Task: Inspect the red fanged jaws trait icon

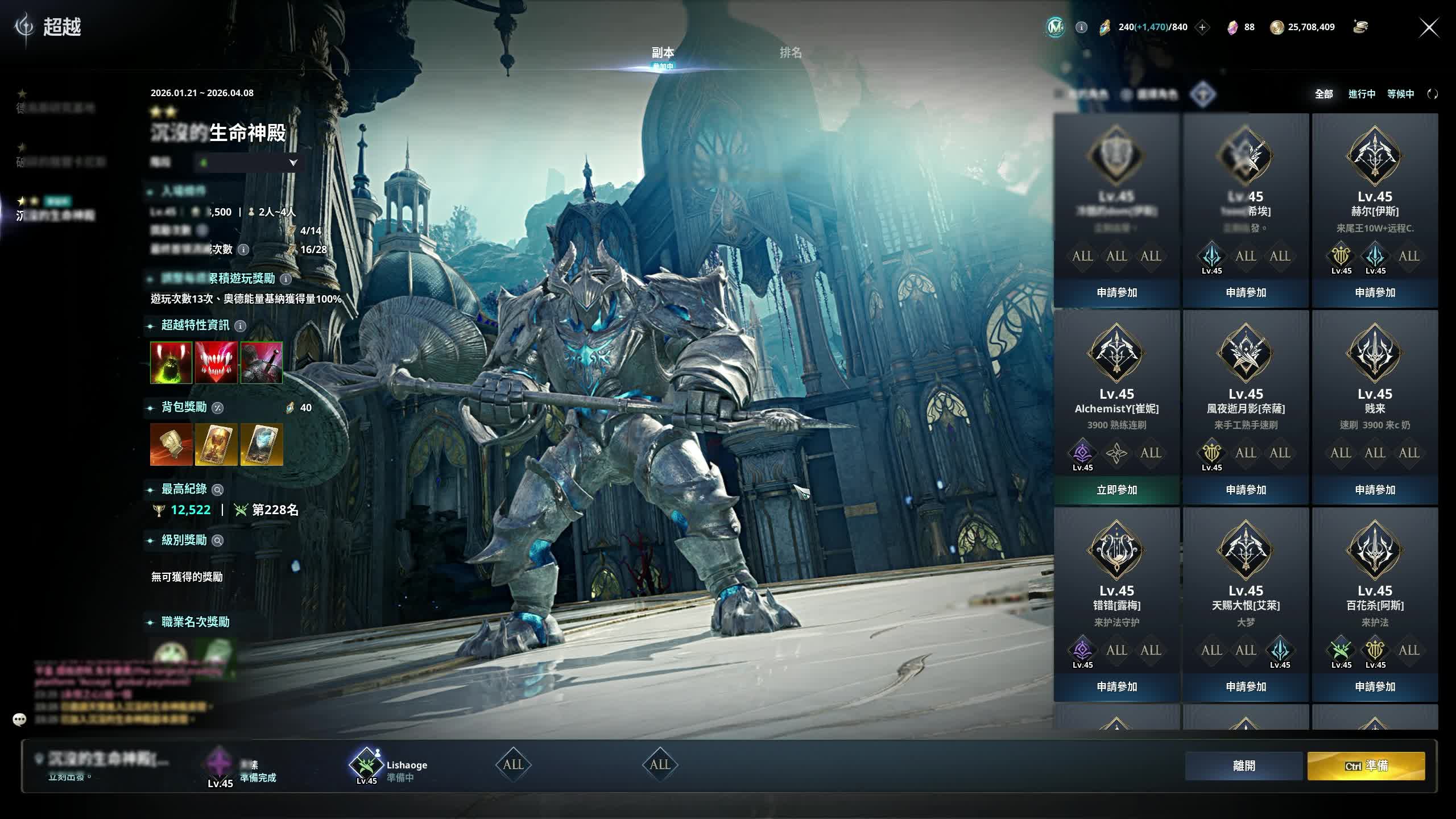Action: [x=216, y=362]
